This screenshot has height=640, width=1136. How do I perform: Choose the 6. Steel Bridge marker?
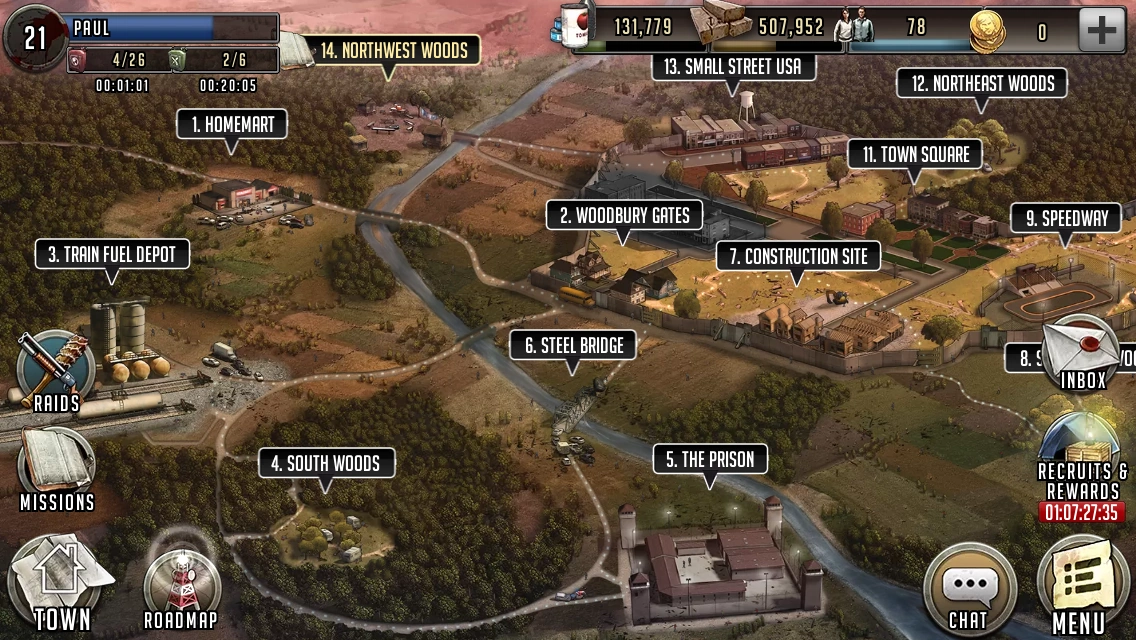574,346
